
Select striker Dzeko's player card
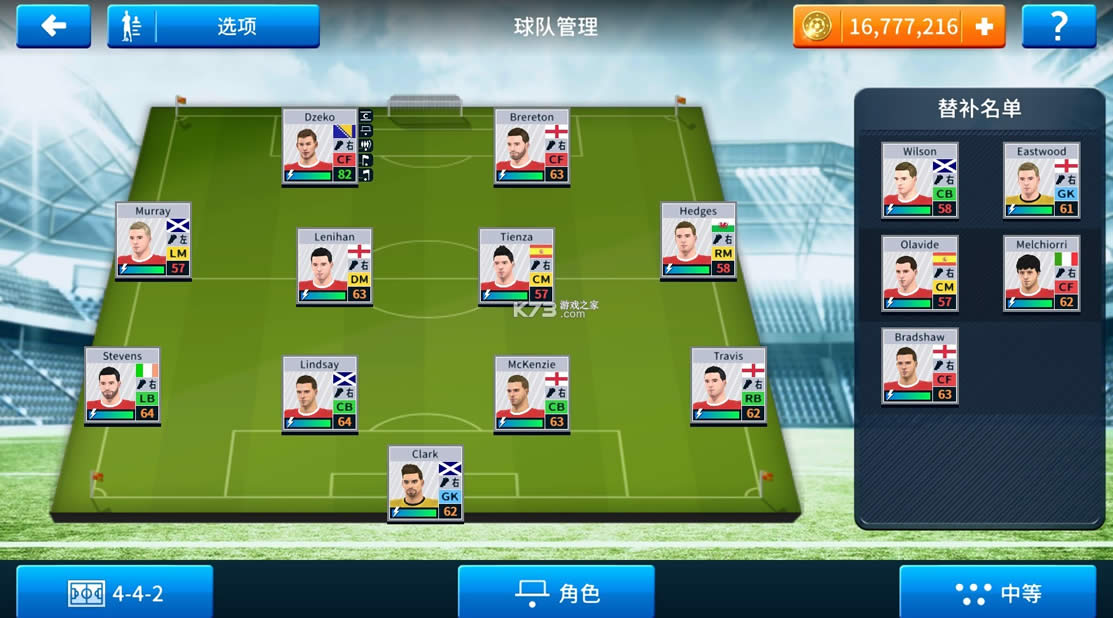320,147
